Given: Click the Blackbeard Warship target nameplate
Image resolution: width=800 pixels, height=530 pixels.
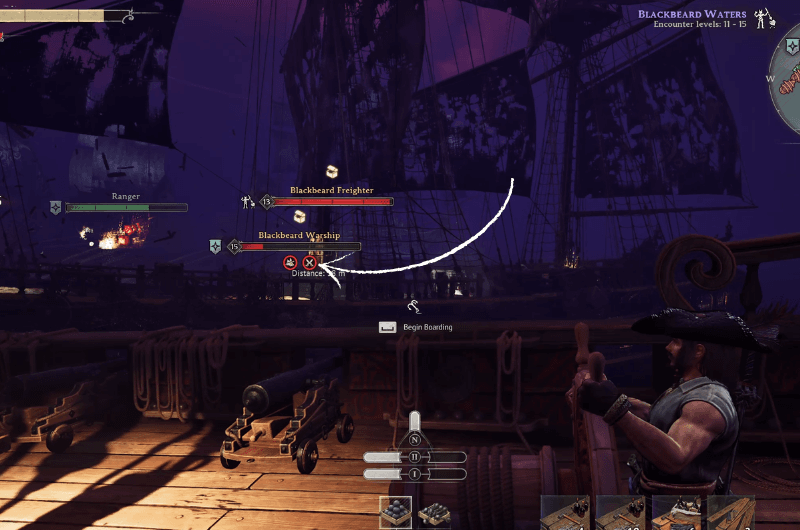Looking at the screenshot, I should pyautogui.click(x=300, y=236).
